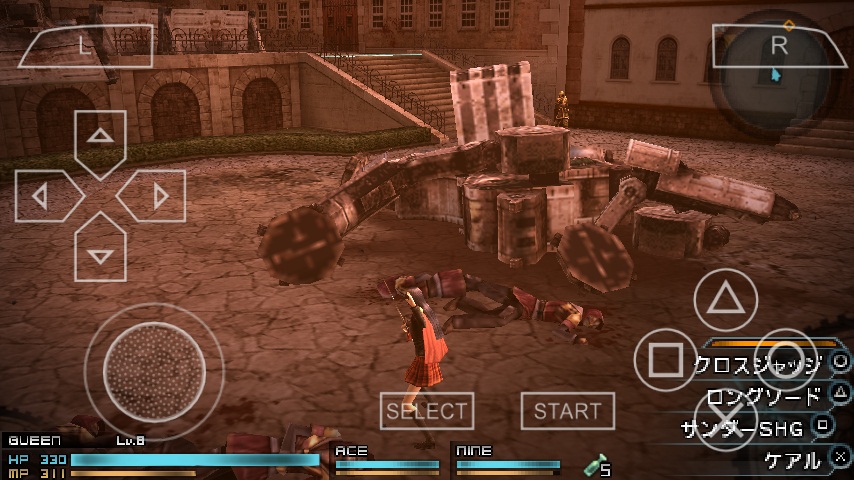Tap the D-pad up arrow
This screenshot has width=854, height=480.
(x=100, y=139)
